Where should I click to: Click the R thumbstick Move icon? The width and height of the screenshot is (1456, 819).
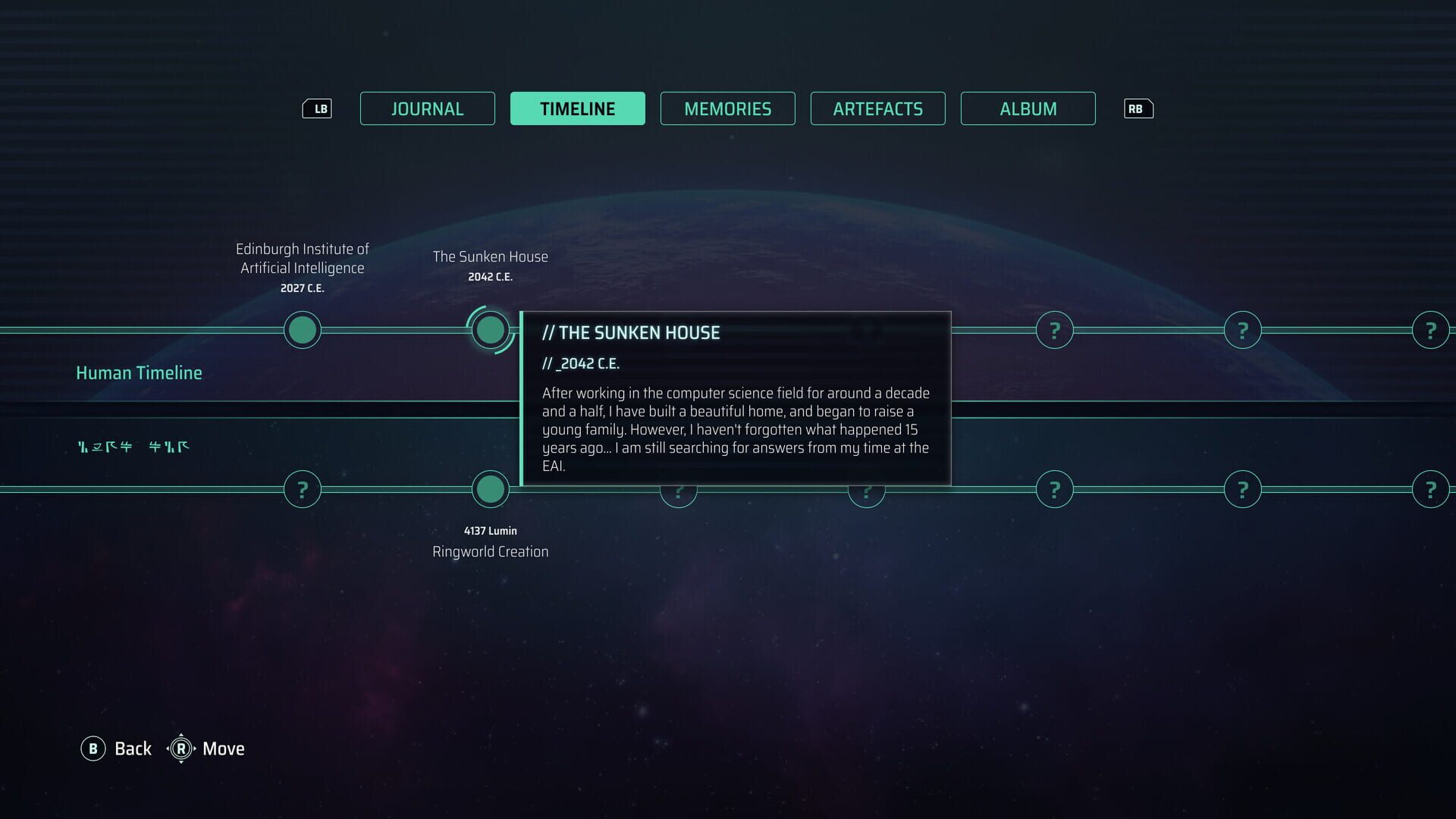(x=182, y=748)
